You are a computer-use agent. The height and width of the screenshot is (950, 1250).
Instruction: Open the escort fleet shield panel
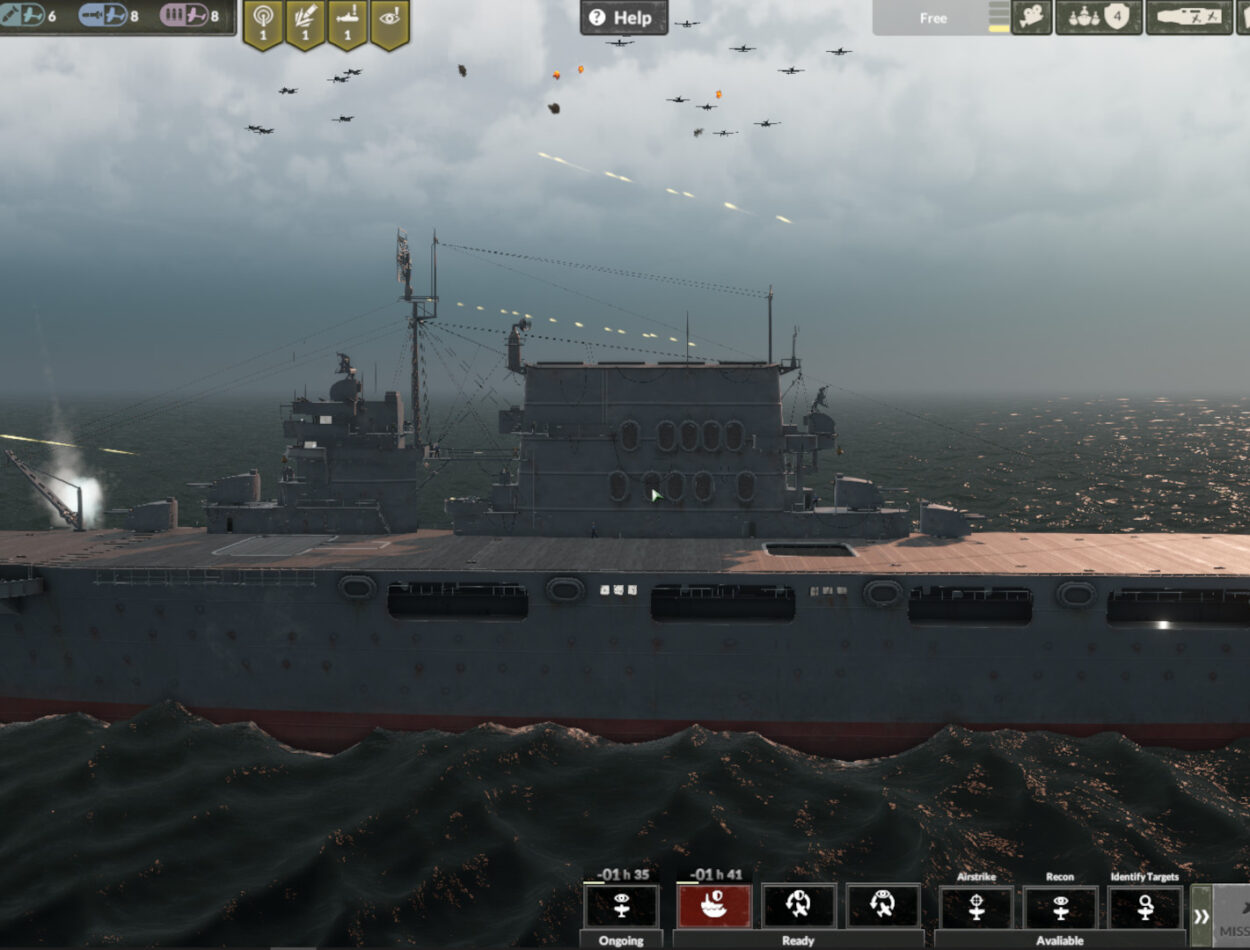click(1098, 17)
